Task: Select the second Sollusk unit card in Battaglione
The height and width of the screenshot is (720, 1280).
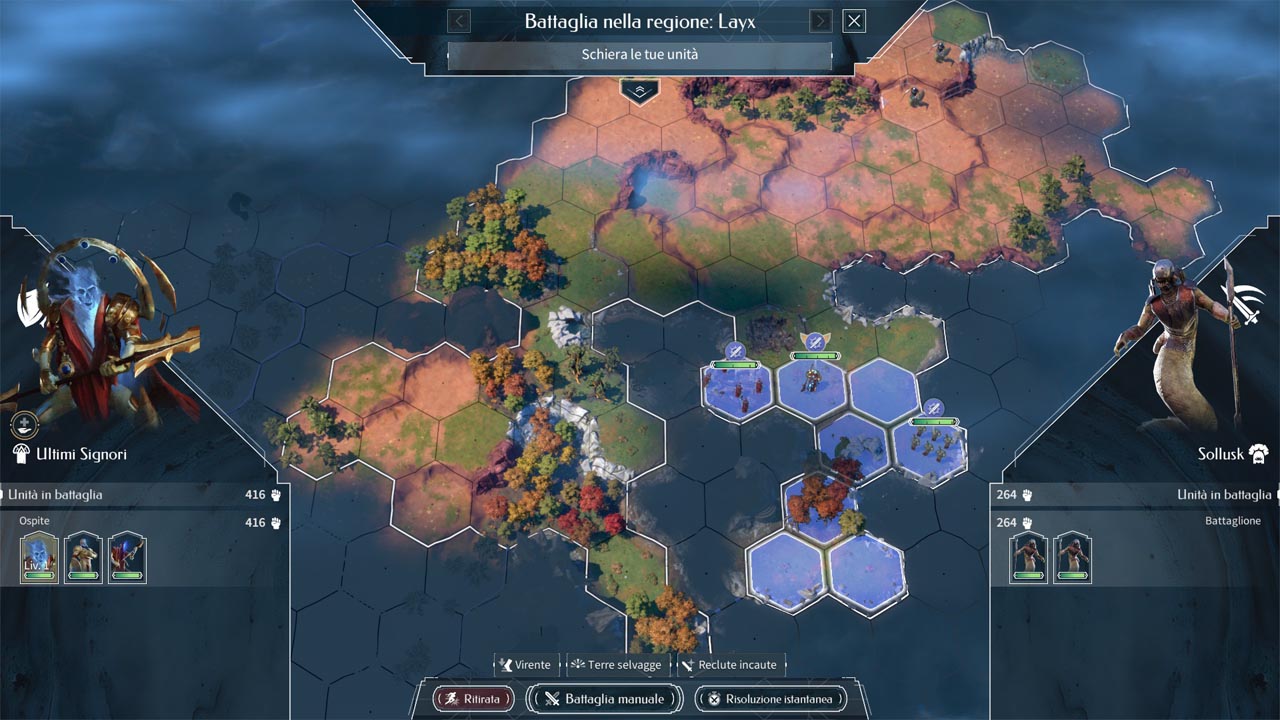Action: point(1072,557)
